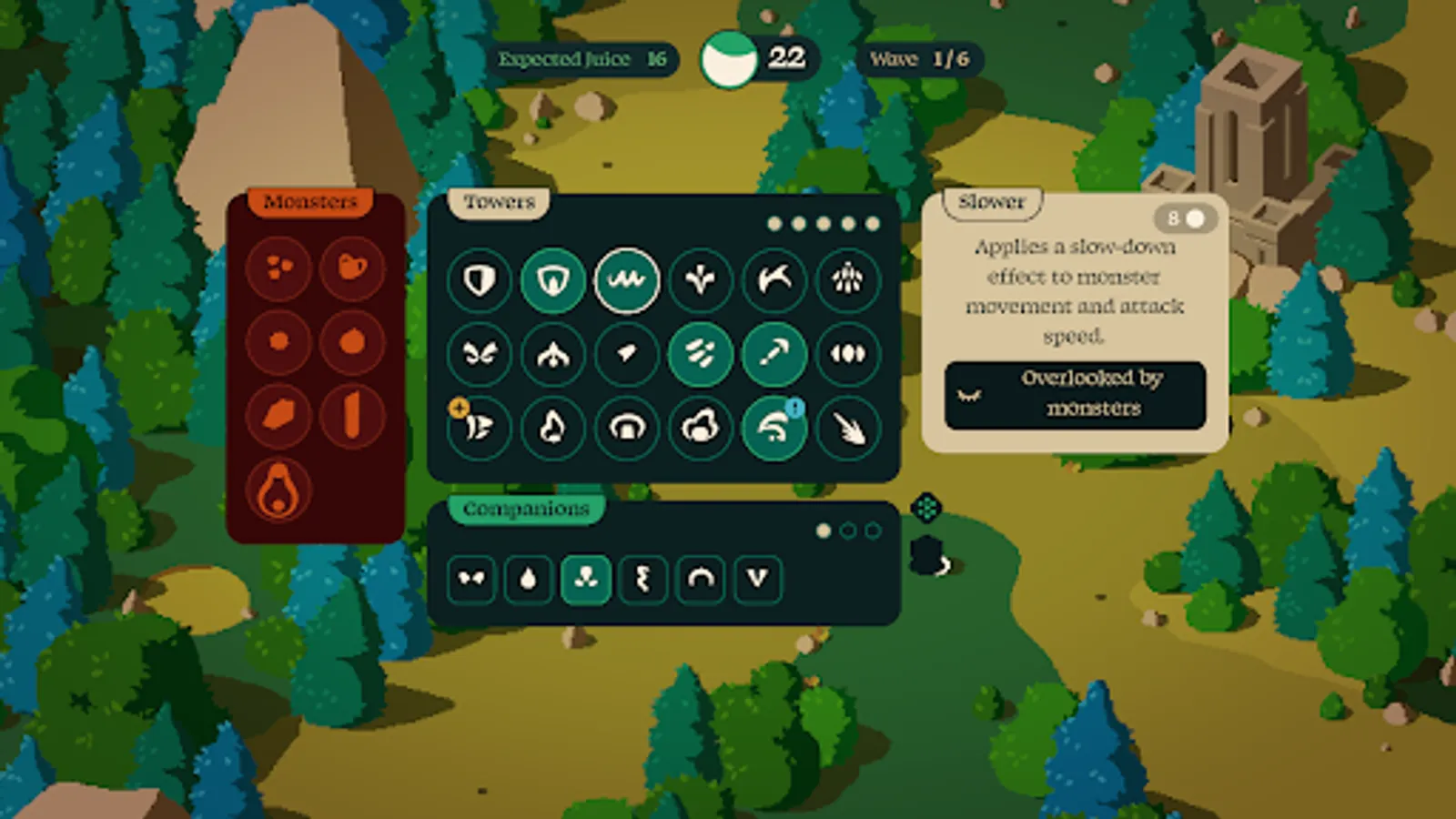Open the tower with the yellow plus badge
Image resolution: width=1456 pixels, height=819 pixels.
(480, 428)
